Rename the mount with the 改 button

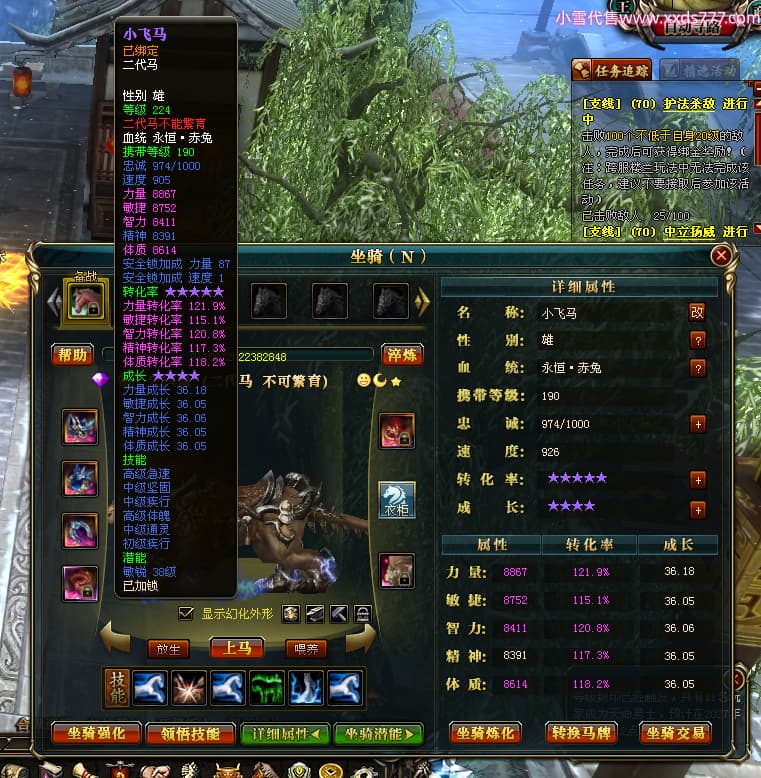pyautogui.click(x=697, y=312)
